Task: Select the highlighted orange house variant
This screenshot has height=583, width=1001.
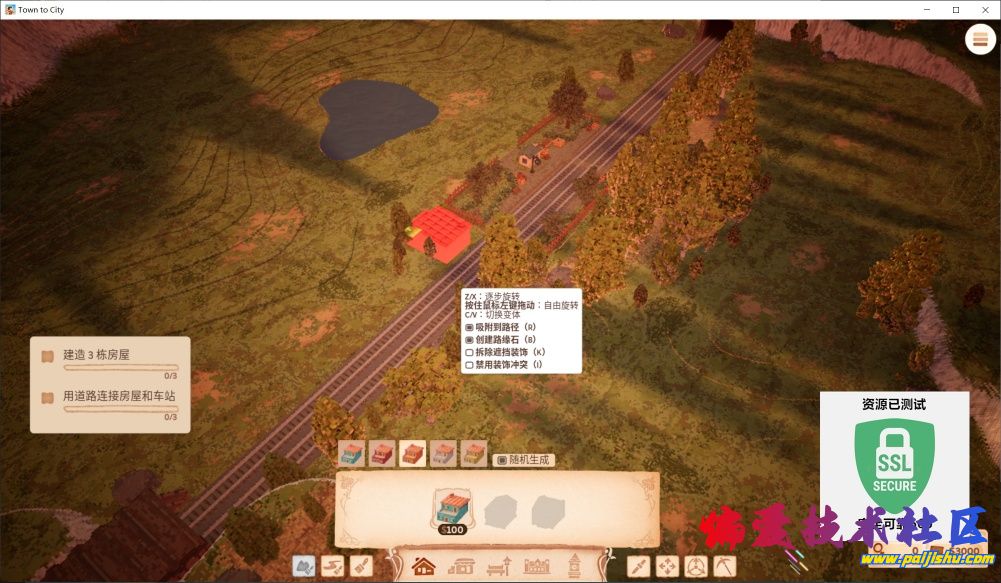Action: click(x=413, y=454)
